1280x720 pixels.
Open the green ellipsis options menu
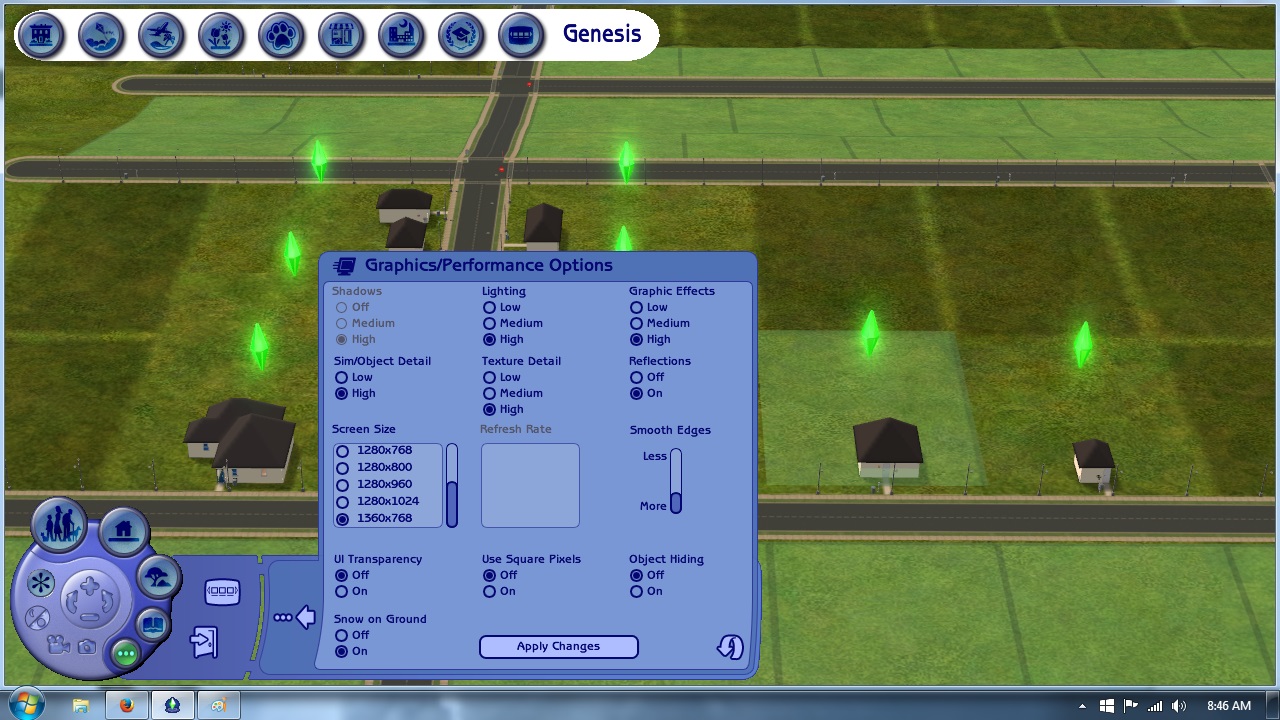(126, 653)
